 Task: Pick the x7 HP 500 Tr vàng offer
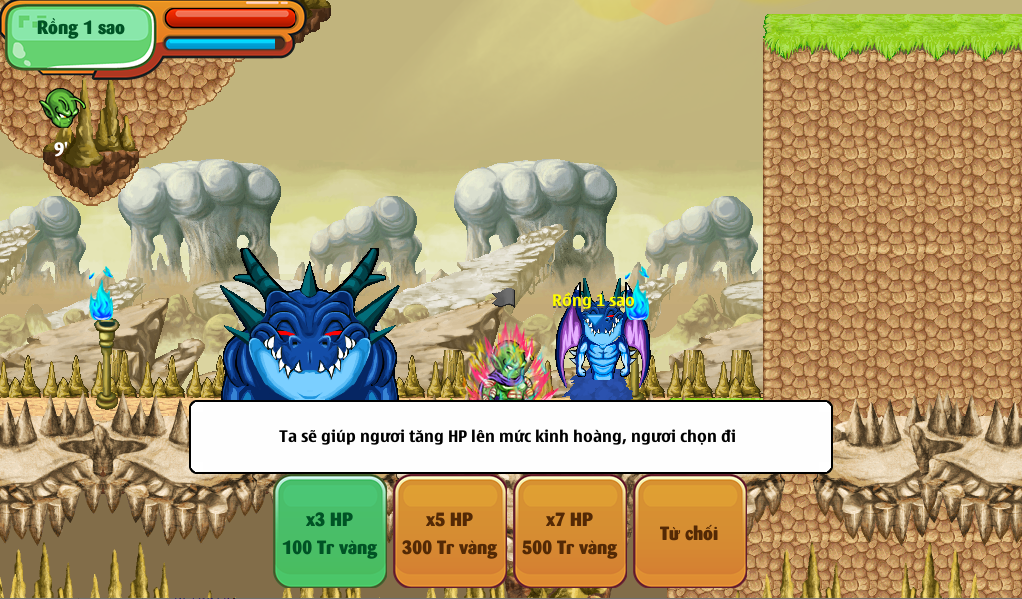click(570, 532)
